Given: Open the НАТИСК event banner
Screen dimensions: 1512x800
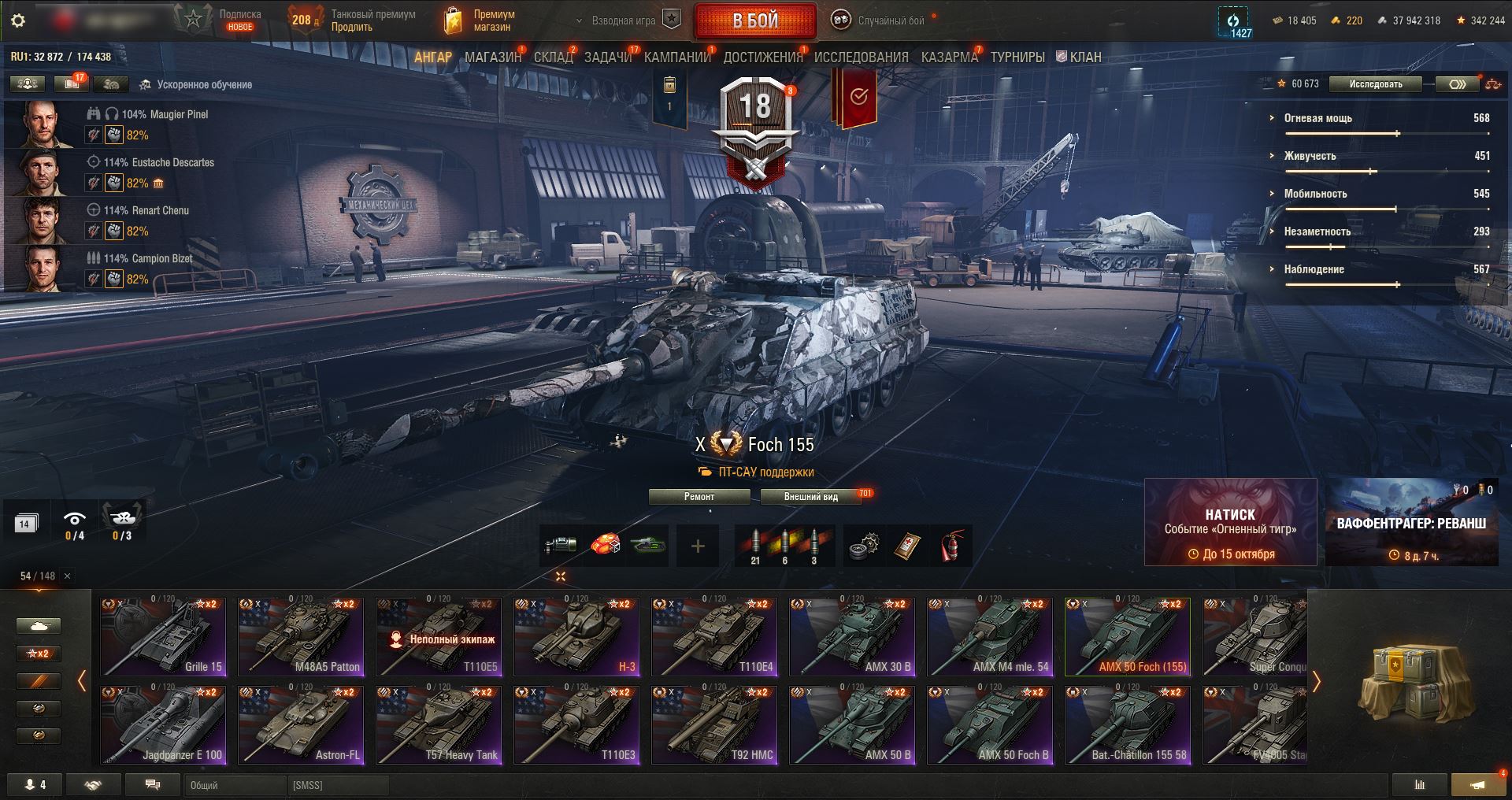Looking at the screenshot, I should (1230, 522).
